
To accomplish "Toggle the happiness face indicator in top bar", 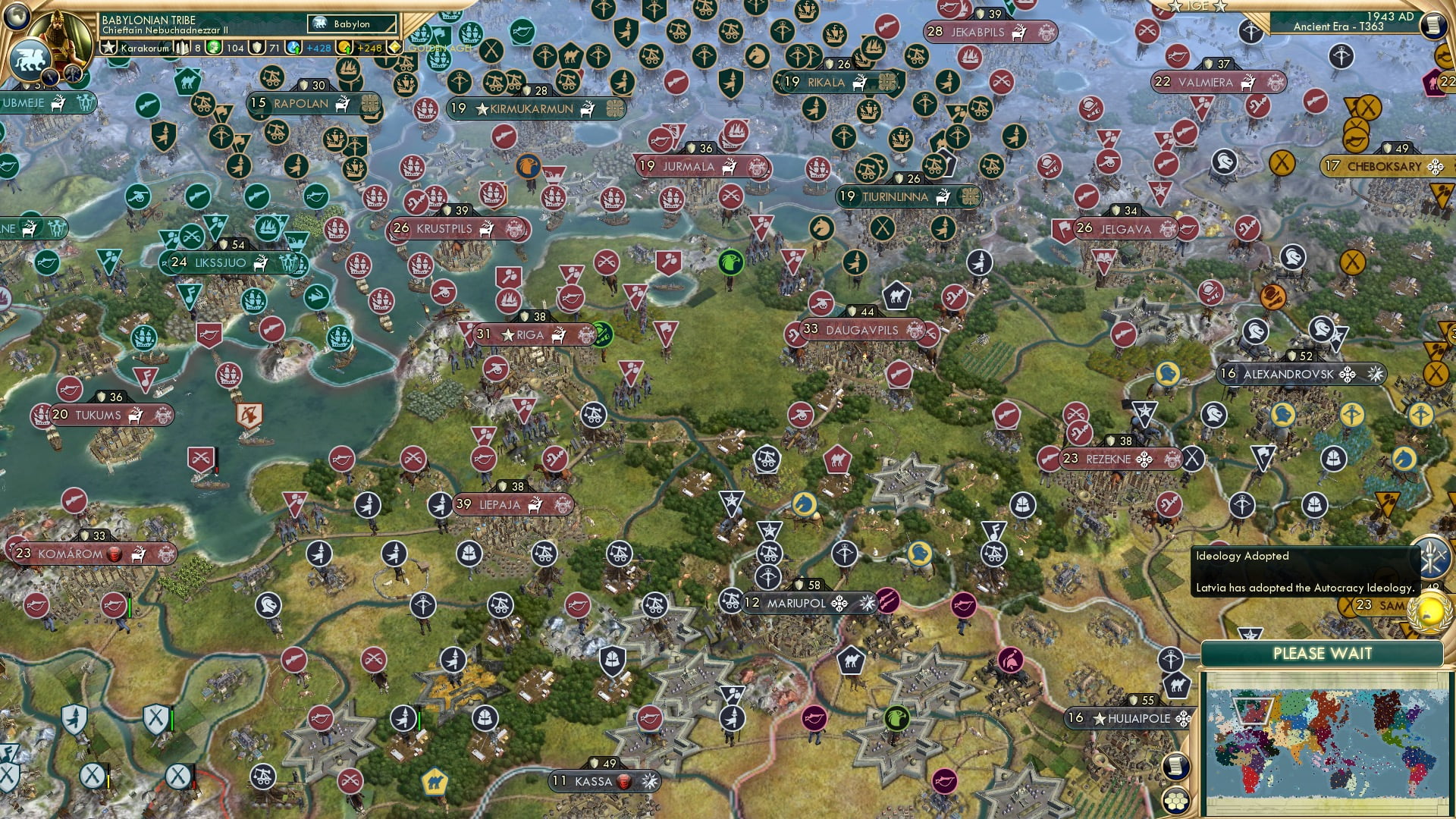I will [x=215, y=48].
